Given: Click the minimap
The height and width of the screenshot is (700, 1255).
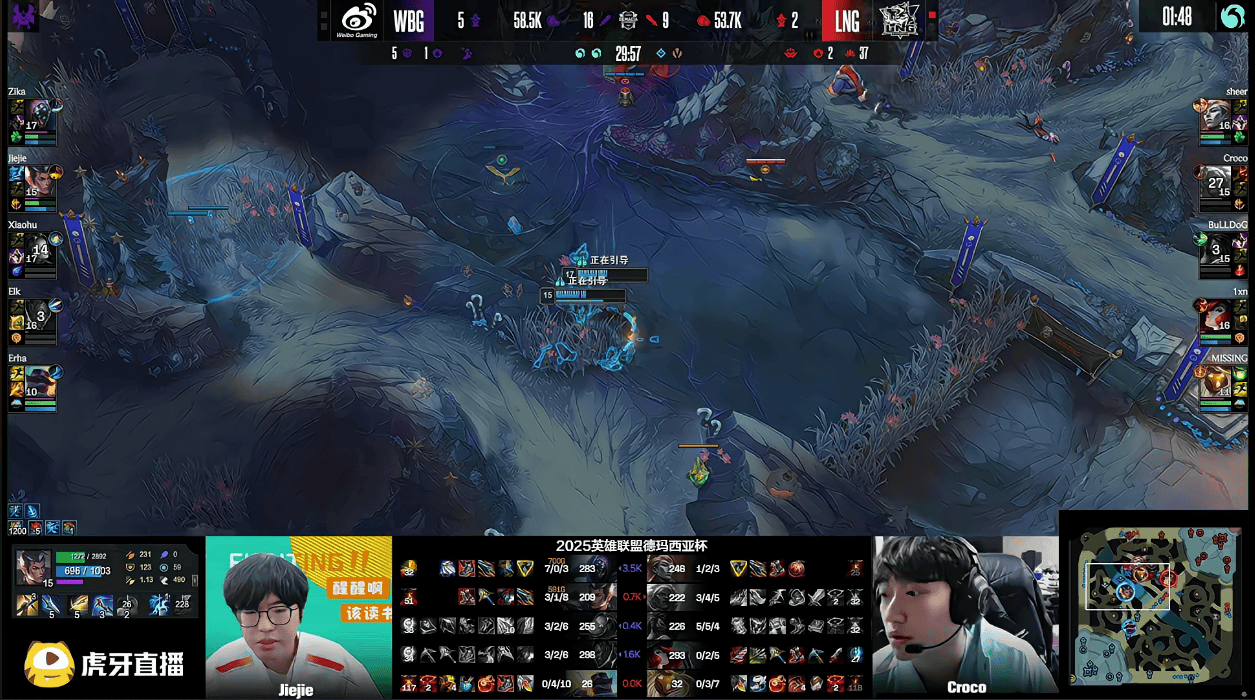Looking at the screenshot, I should 1155,606.
